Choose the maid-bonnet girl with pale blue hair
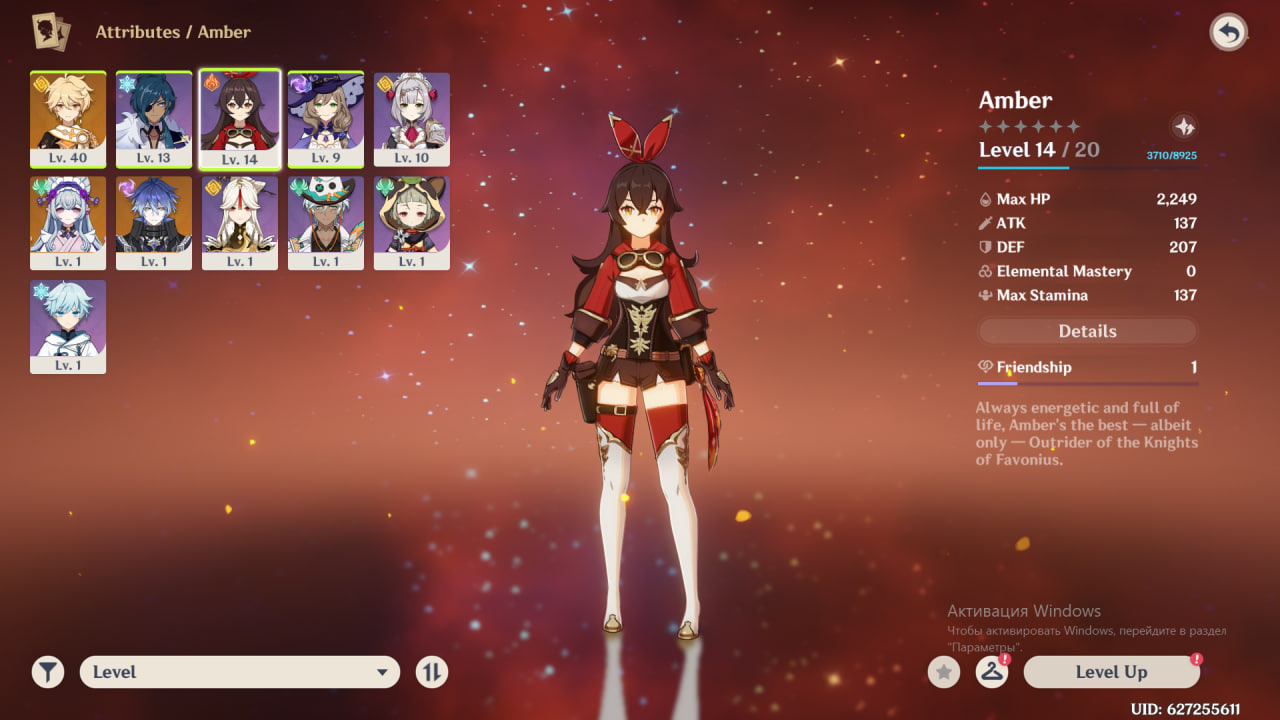 tap(68, 222)
